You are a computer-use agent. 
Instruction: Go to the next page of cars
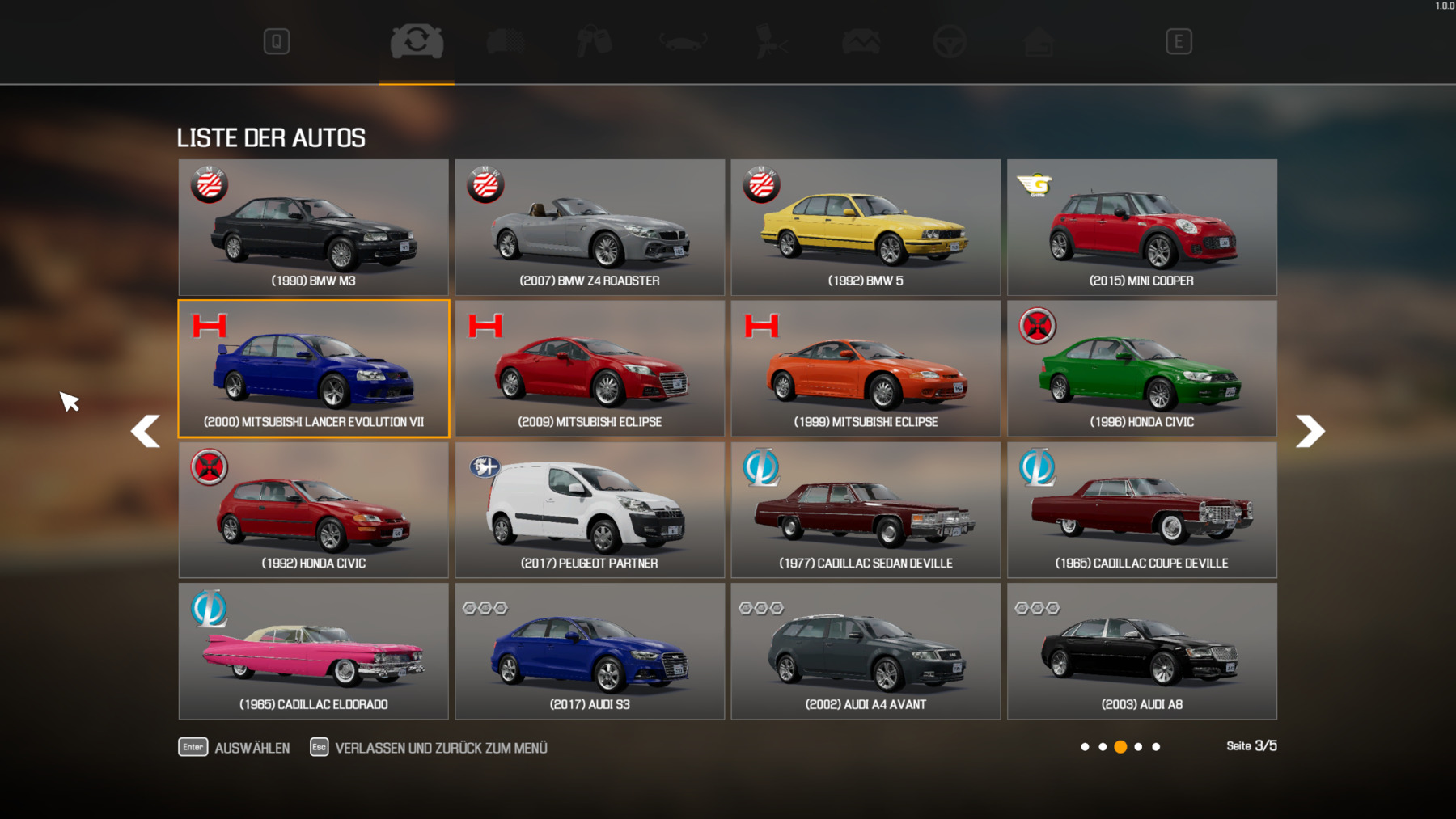coord(1310,431)
